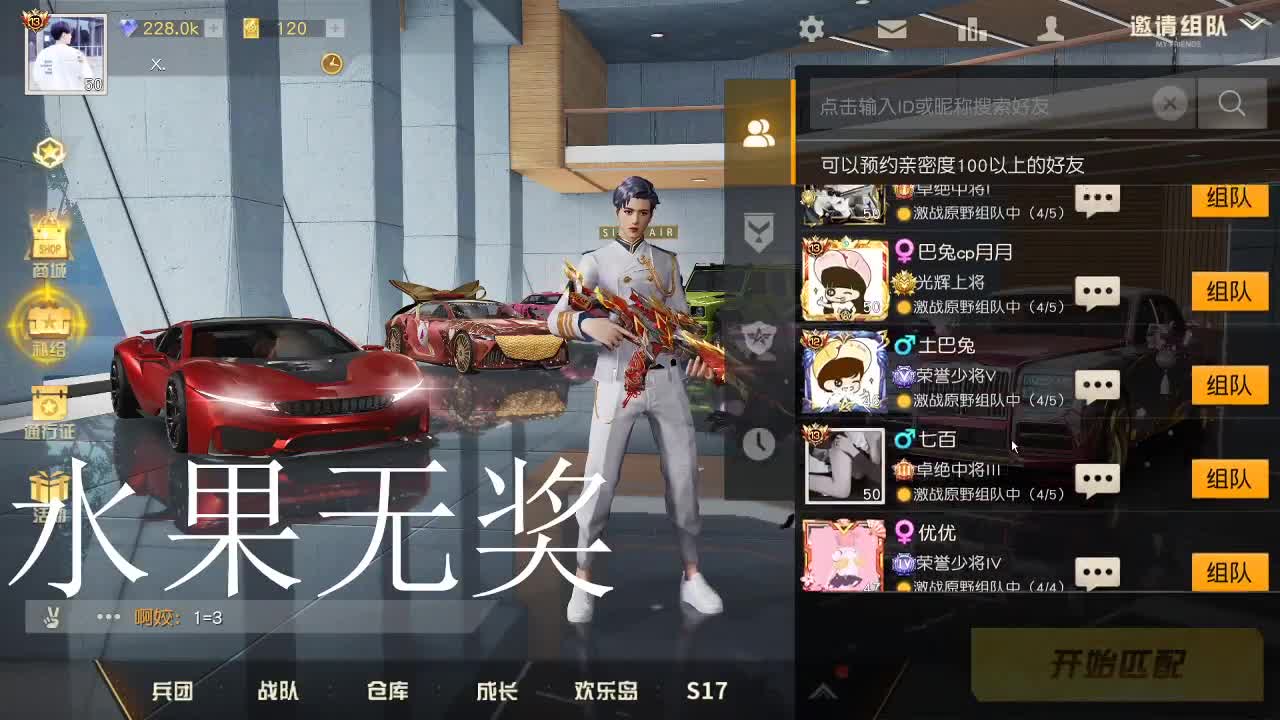The width and height of the screenshot is (1280, 720).
Task: Open profile via the person icon
Action: pyautogui.click(x=1051, y=28)
